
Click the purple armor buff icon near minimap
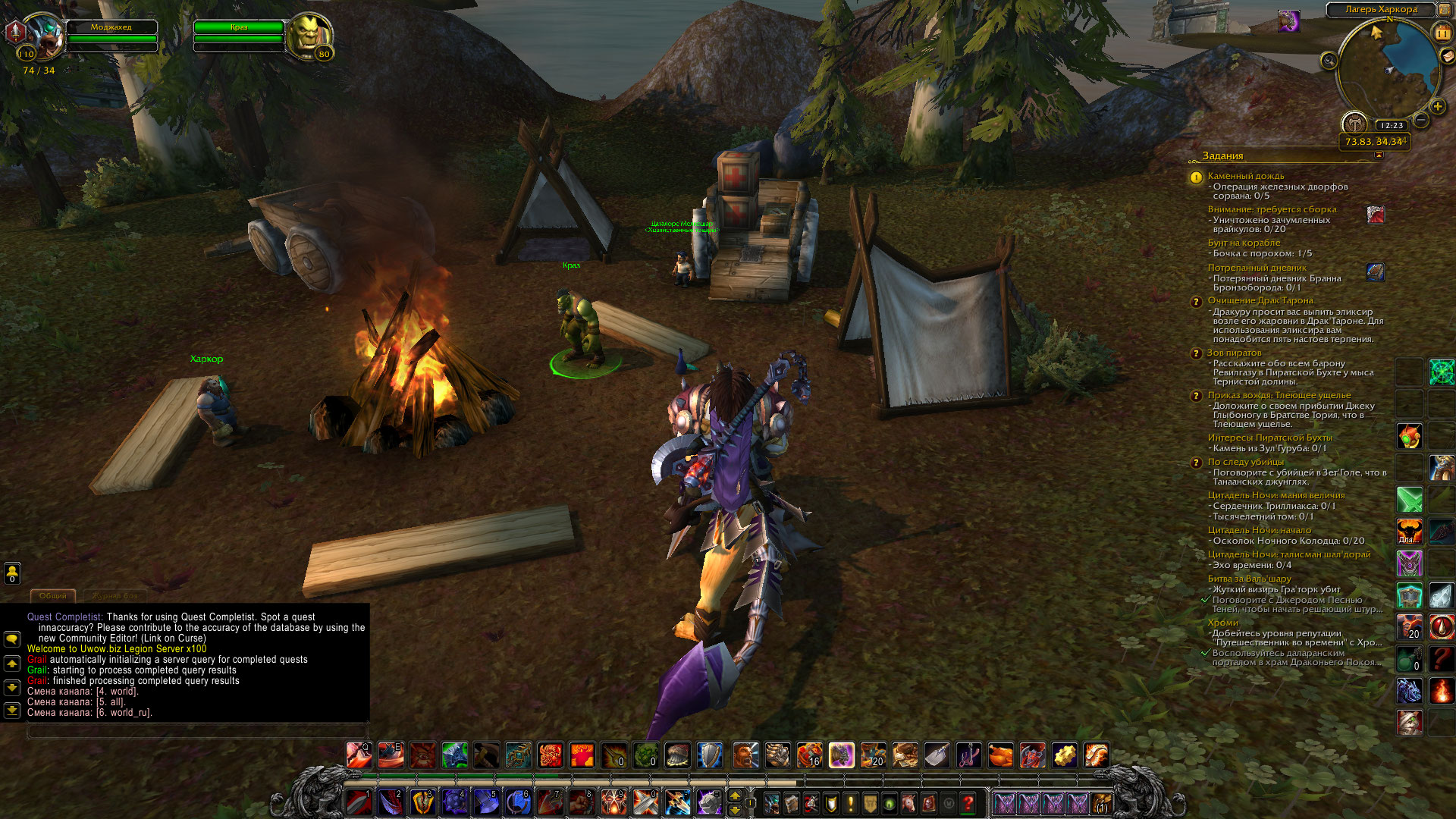click(1288, 20)
